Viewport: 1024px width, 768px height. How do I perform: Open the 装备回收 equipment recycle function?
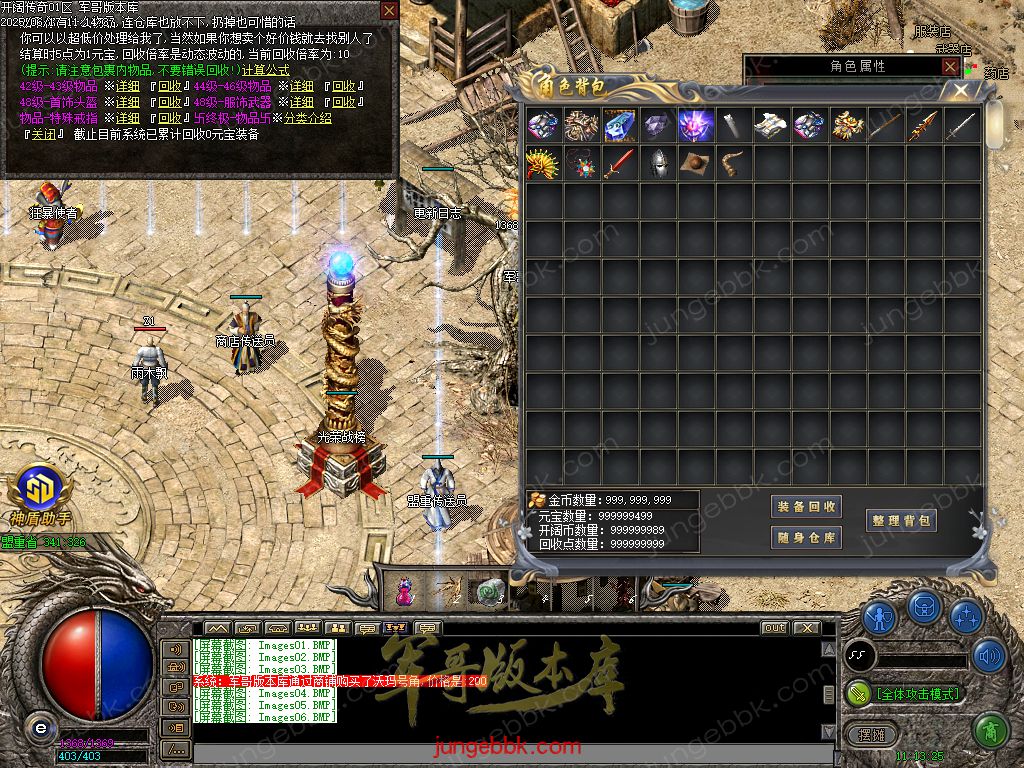click(807, 506)
